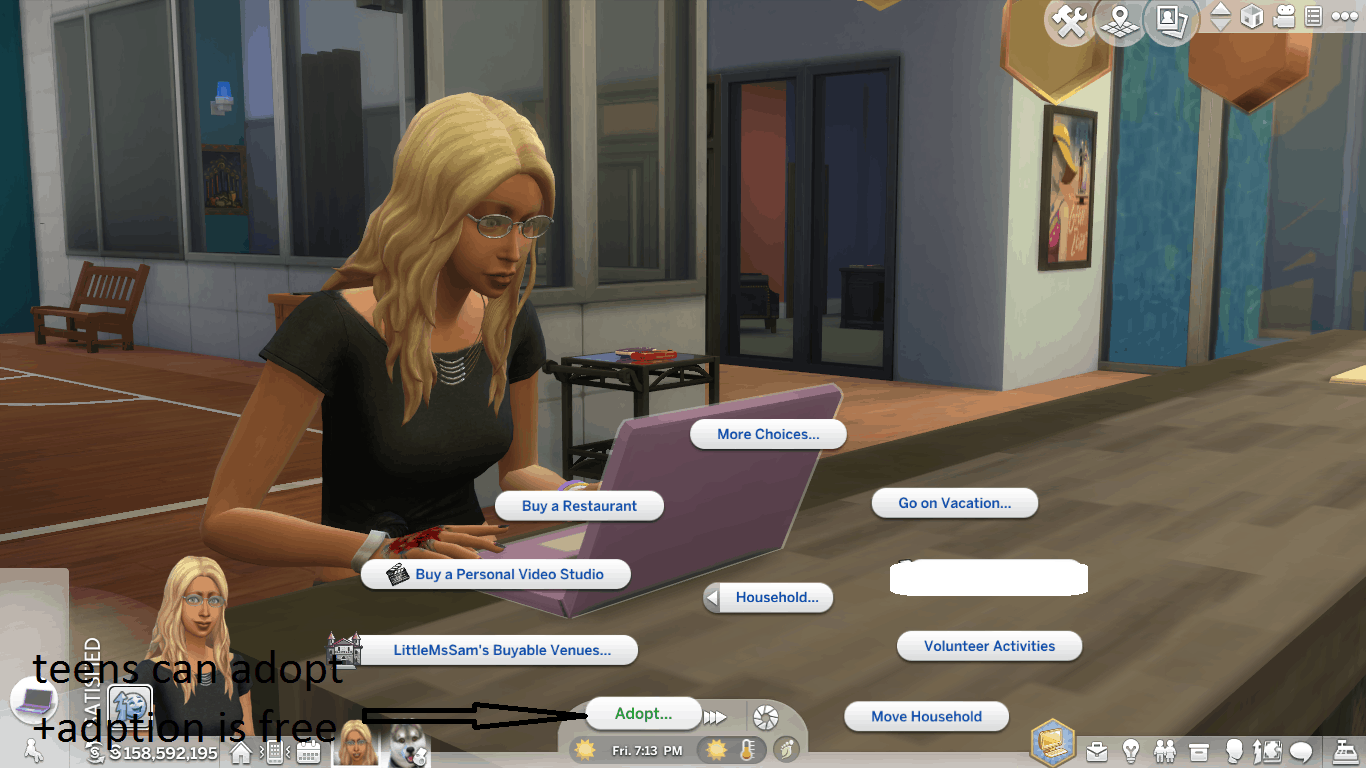1366x768 pixels.
Task: Select the husky dog household portrait
Action: (407, 744)
